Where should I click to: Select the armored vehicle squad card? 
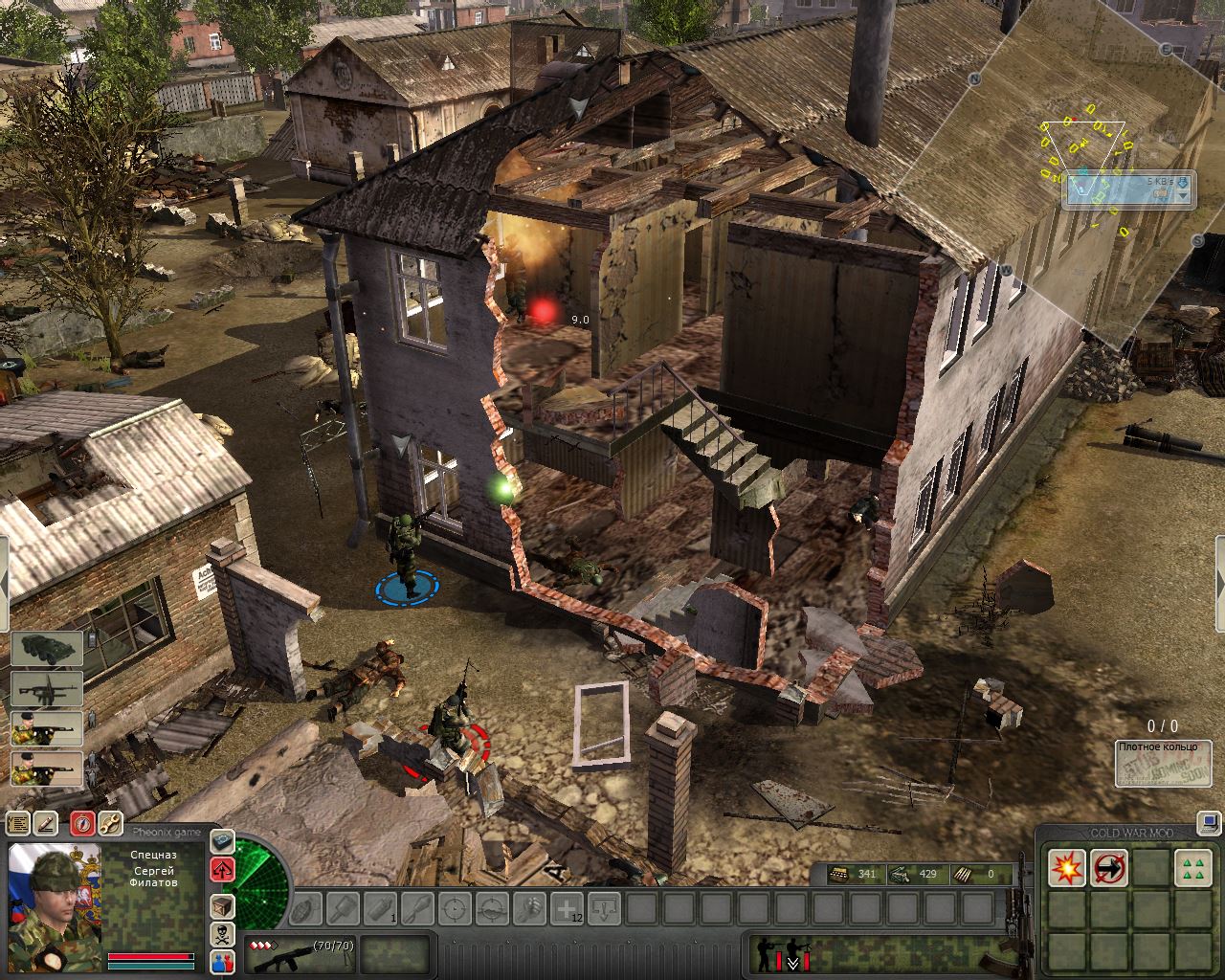coord(47,650)
